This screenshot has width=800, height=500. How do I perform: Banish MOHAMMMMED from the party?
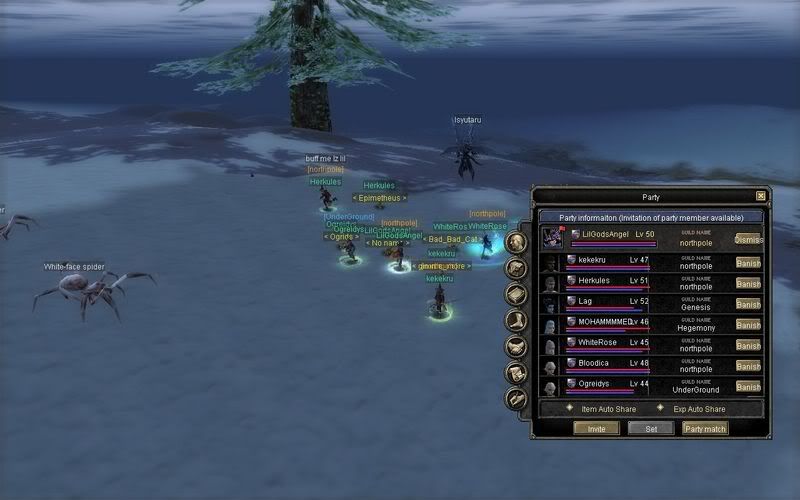pyautogui.click(x=748, y=325)
